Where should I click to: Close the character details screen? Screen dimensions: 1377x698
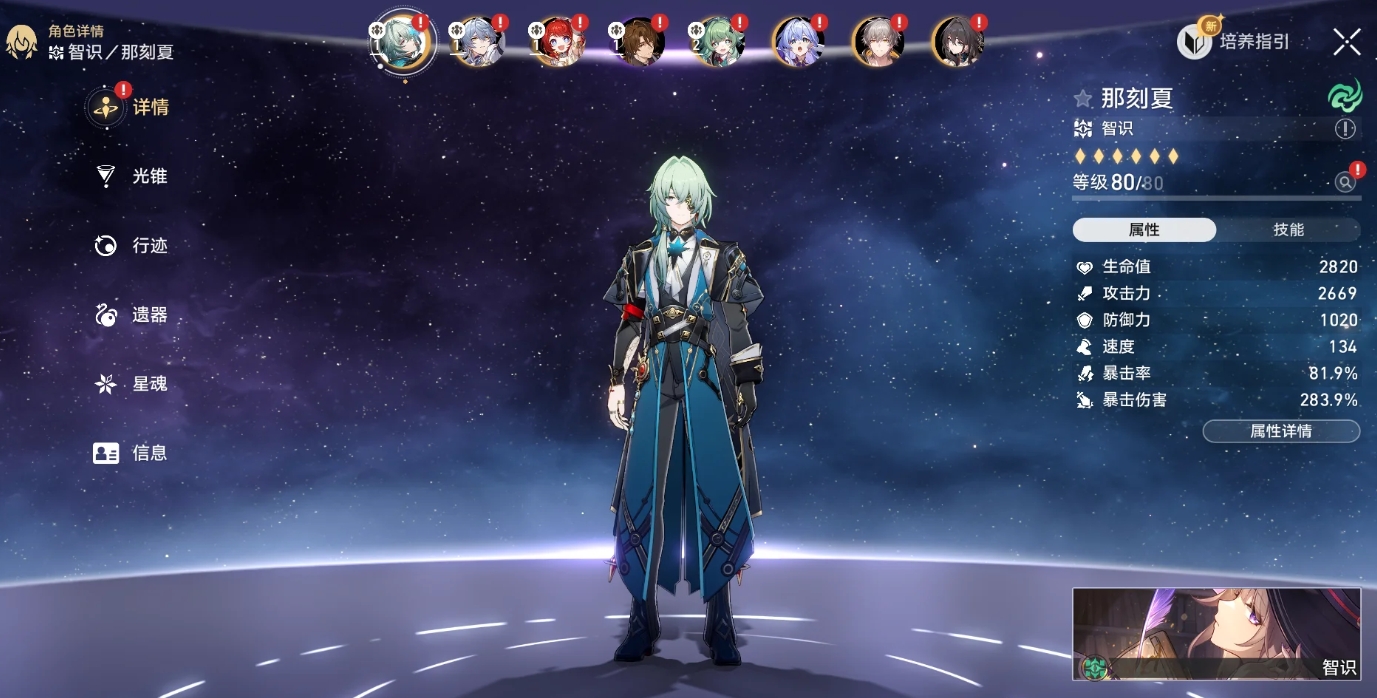(1346, 42)
